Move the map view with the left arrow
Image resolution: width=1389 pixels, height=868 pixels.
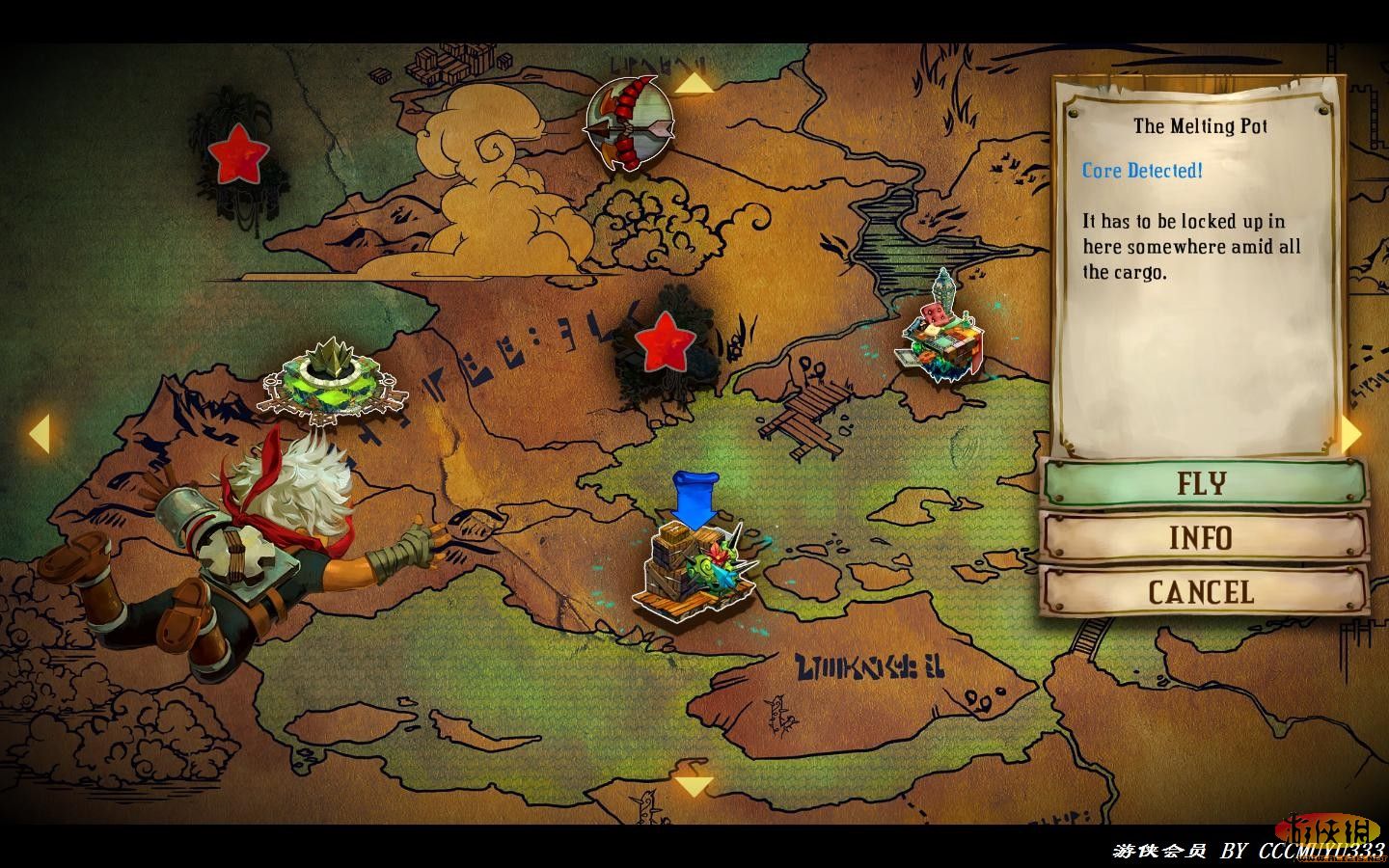[x=39, y=434]
